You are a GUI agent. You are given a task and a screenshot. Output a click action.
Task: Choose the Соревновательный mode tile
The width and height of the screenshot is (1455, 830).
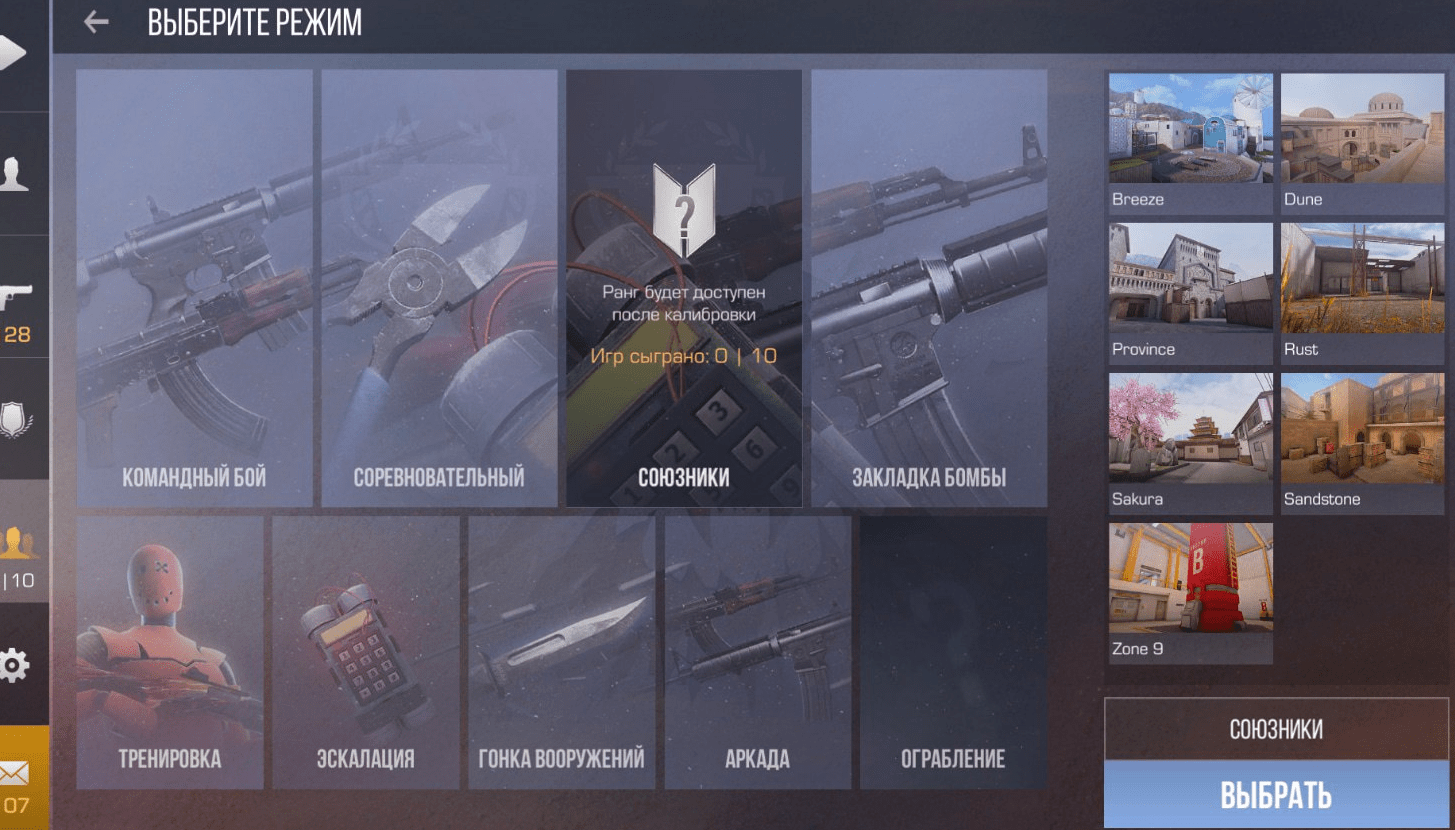click(x=439, y=288)
